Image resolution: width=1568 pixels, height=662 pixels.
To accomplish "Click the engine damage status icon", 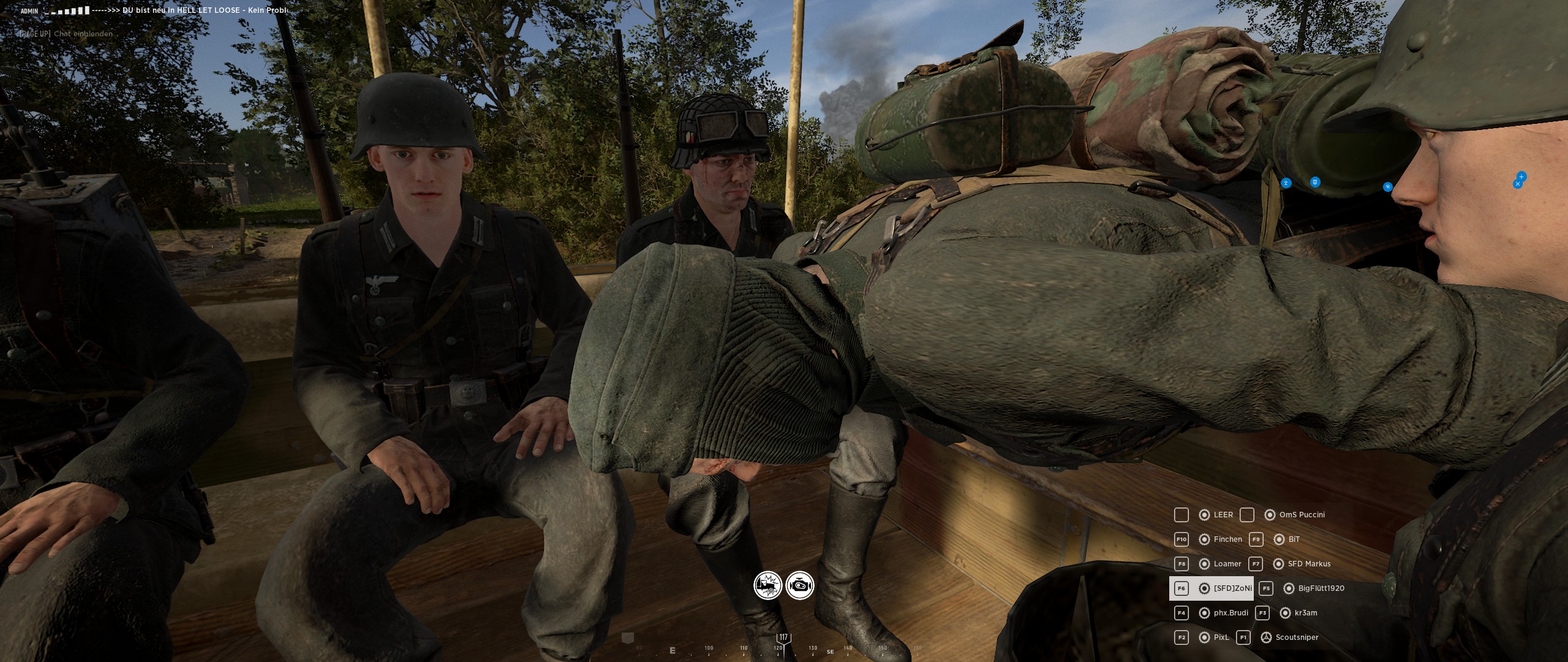I will pos(800,586).
